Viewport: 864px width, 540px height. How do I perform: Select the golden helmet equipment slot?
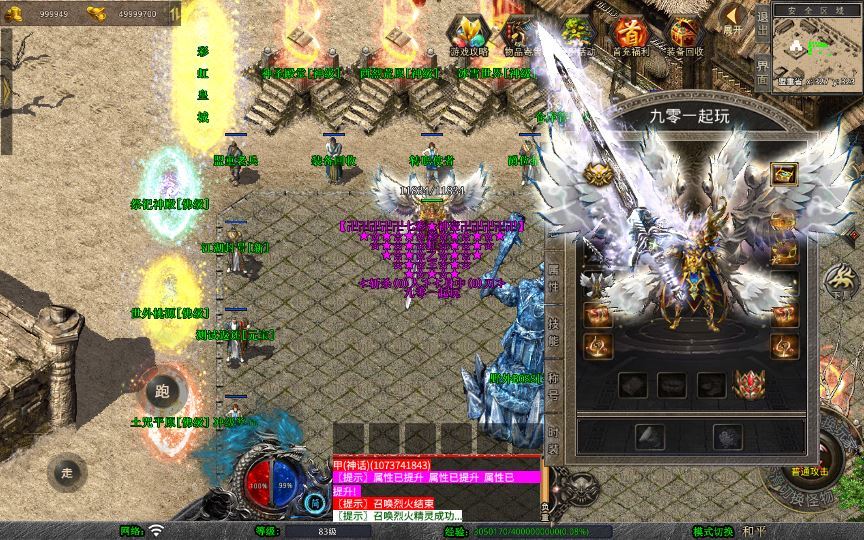pos(597,175)
